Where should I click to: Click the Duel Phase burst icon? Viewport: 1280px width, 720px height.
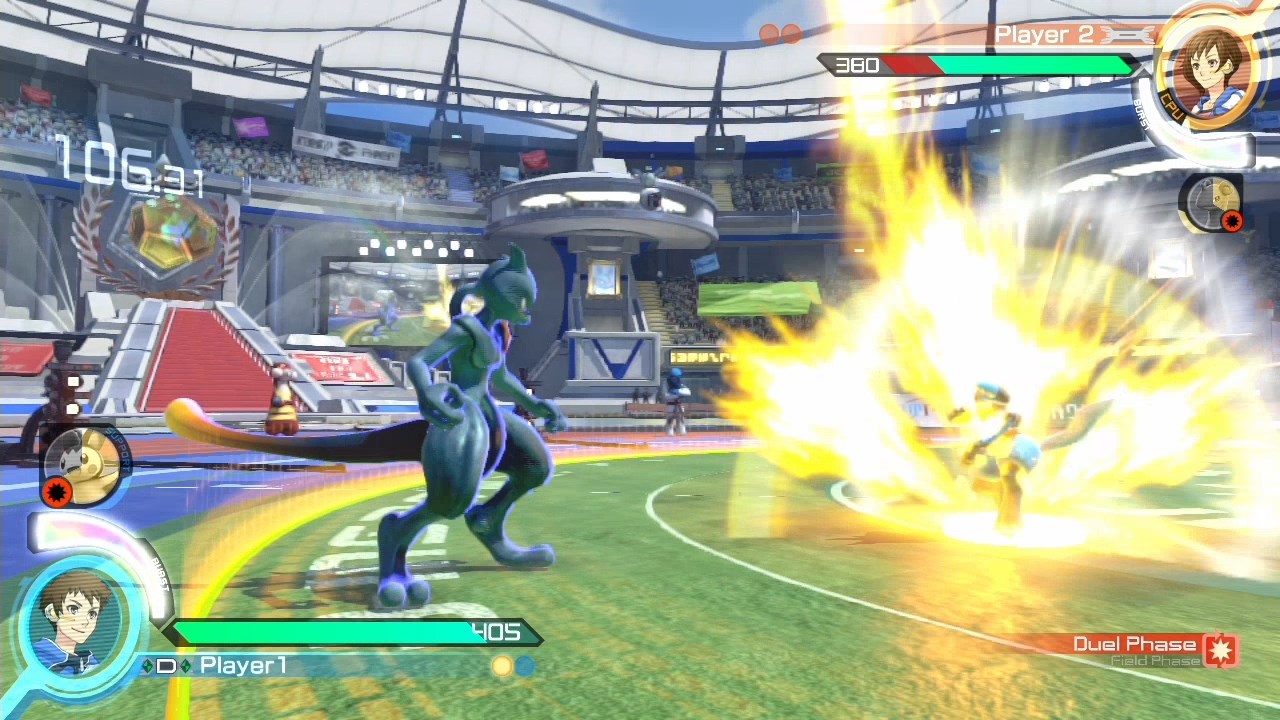point(1221,650)
